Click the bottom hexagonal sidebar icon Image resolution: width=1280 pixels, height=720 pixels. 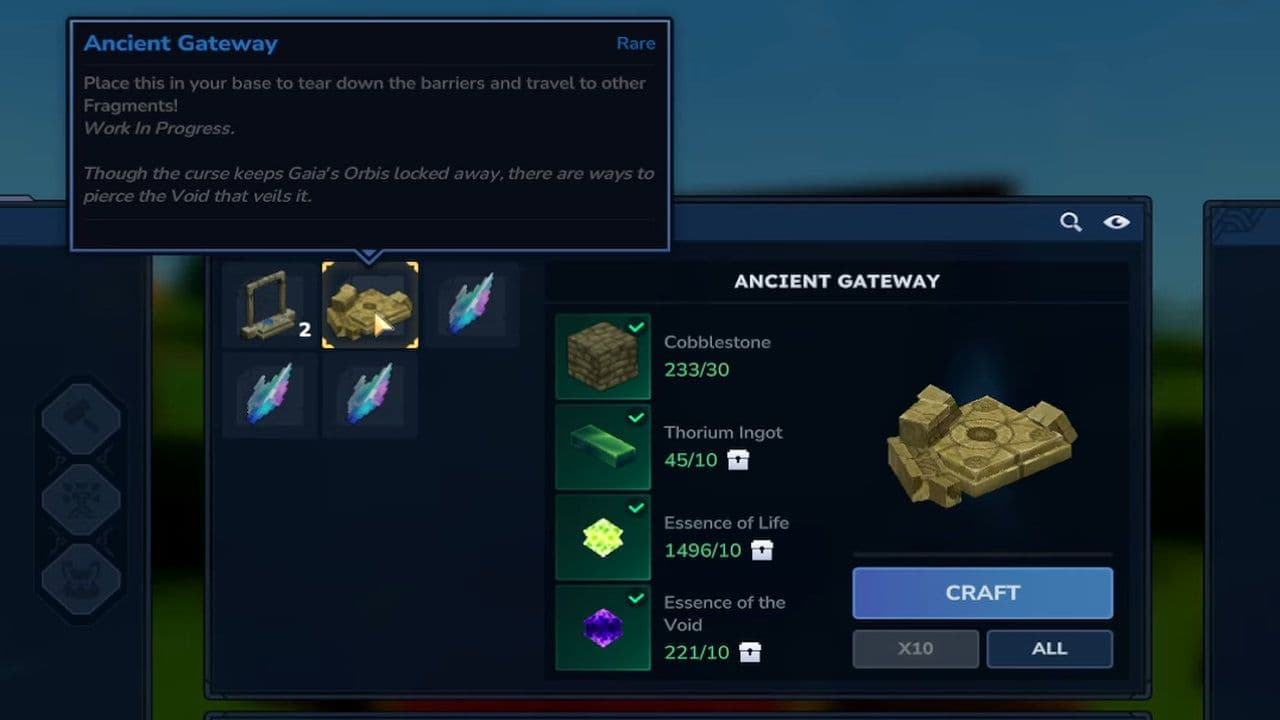pyautogui.click(x=80, y=575)
